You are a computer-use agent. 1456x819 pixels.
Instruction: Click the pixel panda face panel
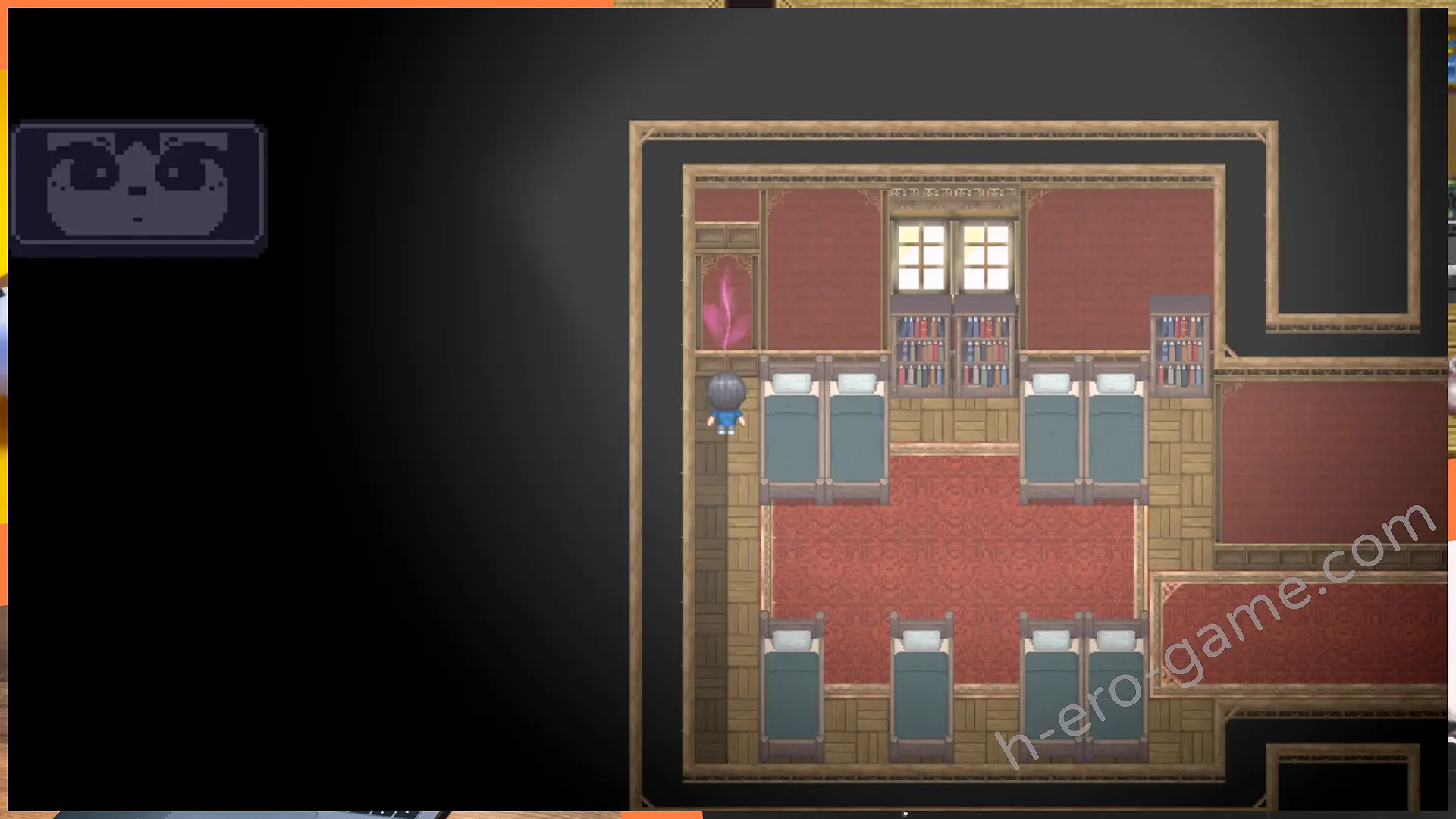point(138,187)
